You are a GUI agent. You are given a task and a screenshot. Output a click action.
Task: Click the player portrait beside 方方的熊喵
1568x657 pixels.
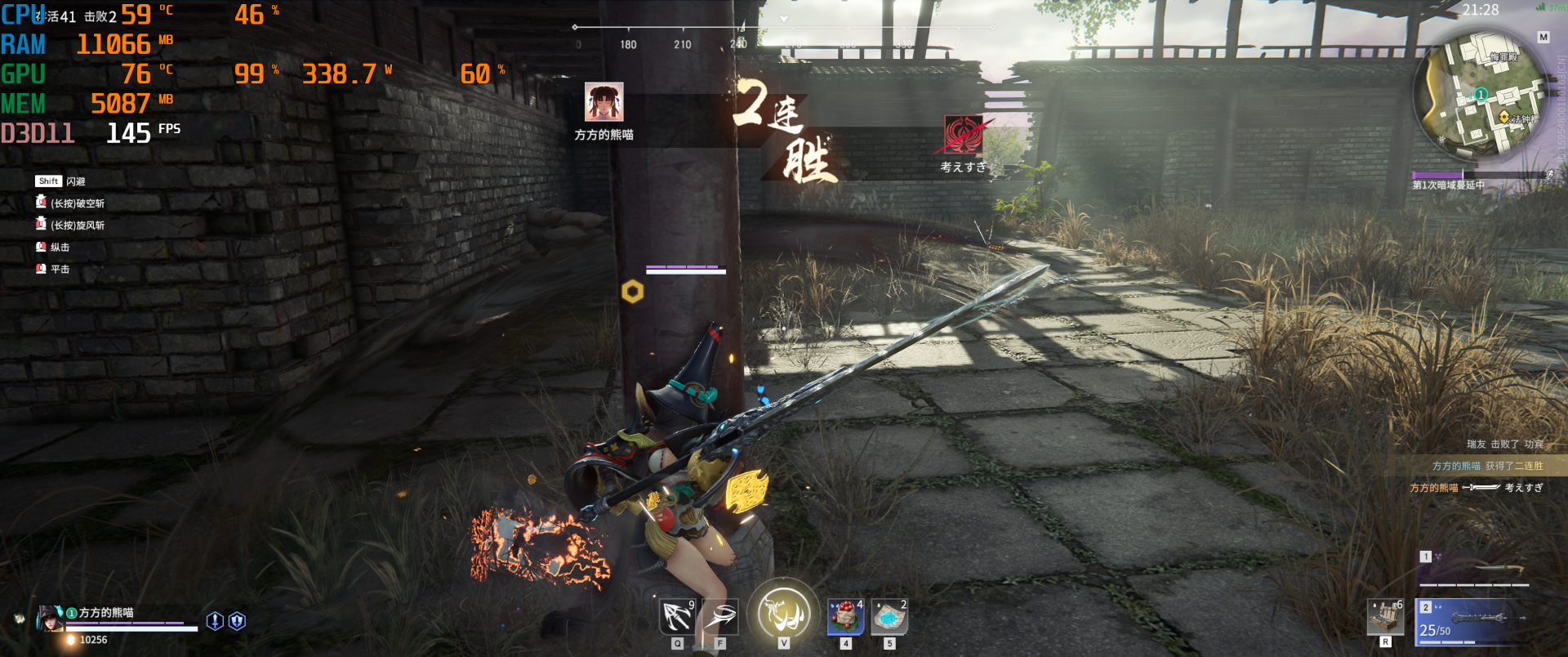(50, 618)
